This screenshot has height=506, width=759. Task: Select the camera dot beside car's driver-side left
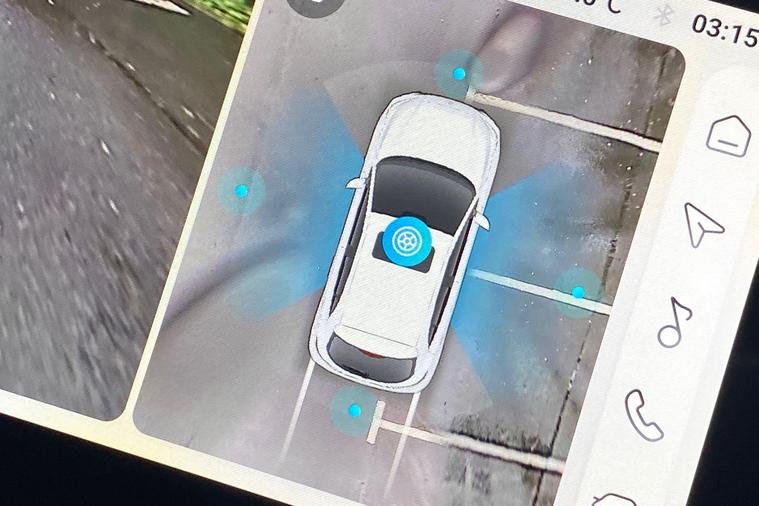pyautogui.click(x=241, y=190)
